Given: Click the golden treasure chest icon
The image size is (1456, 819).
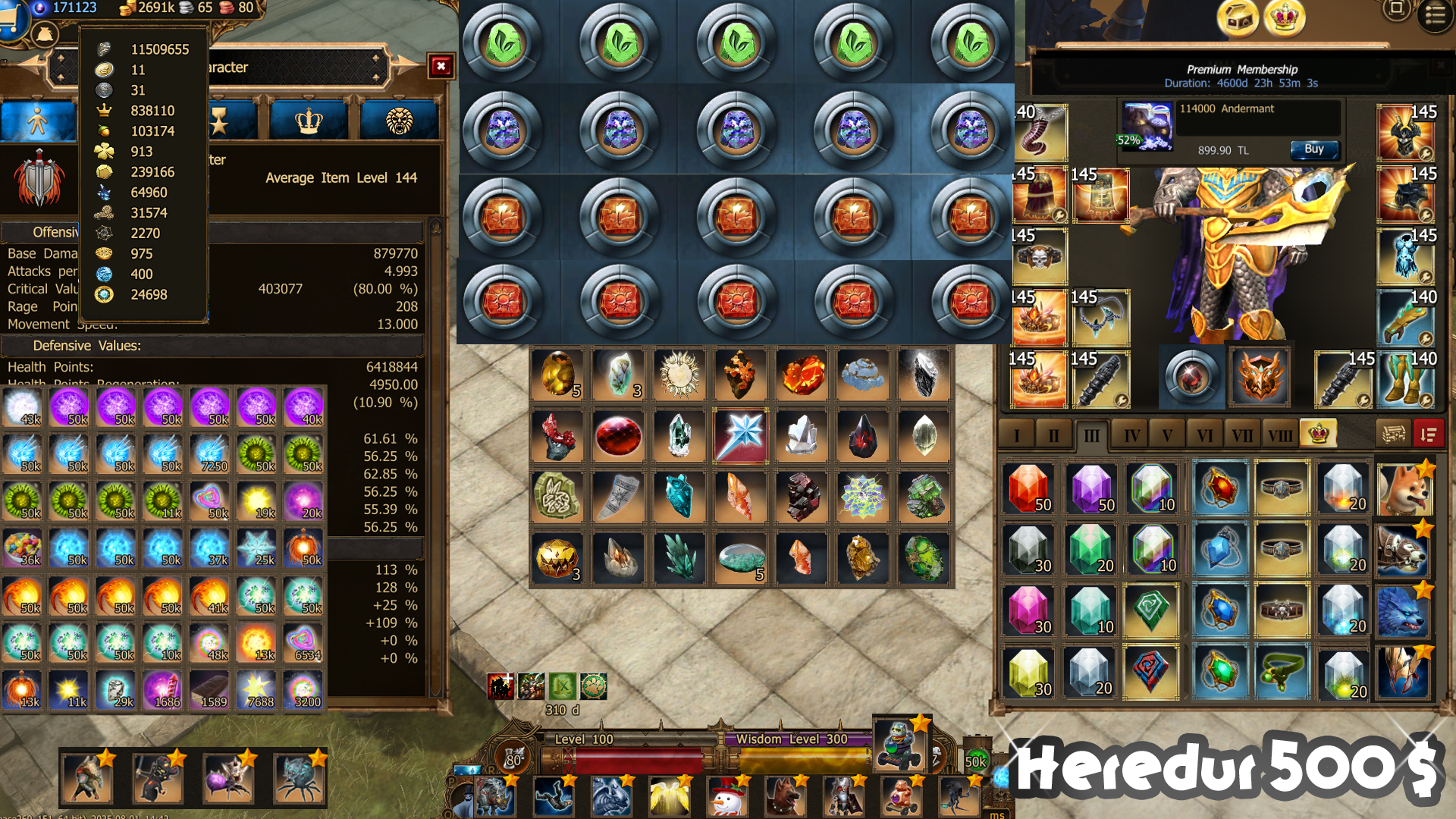Looking at the screenshot, I should (x=1238, y=18).
